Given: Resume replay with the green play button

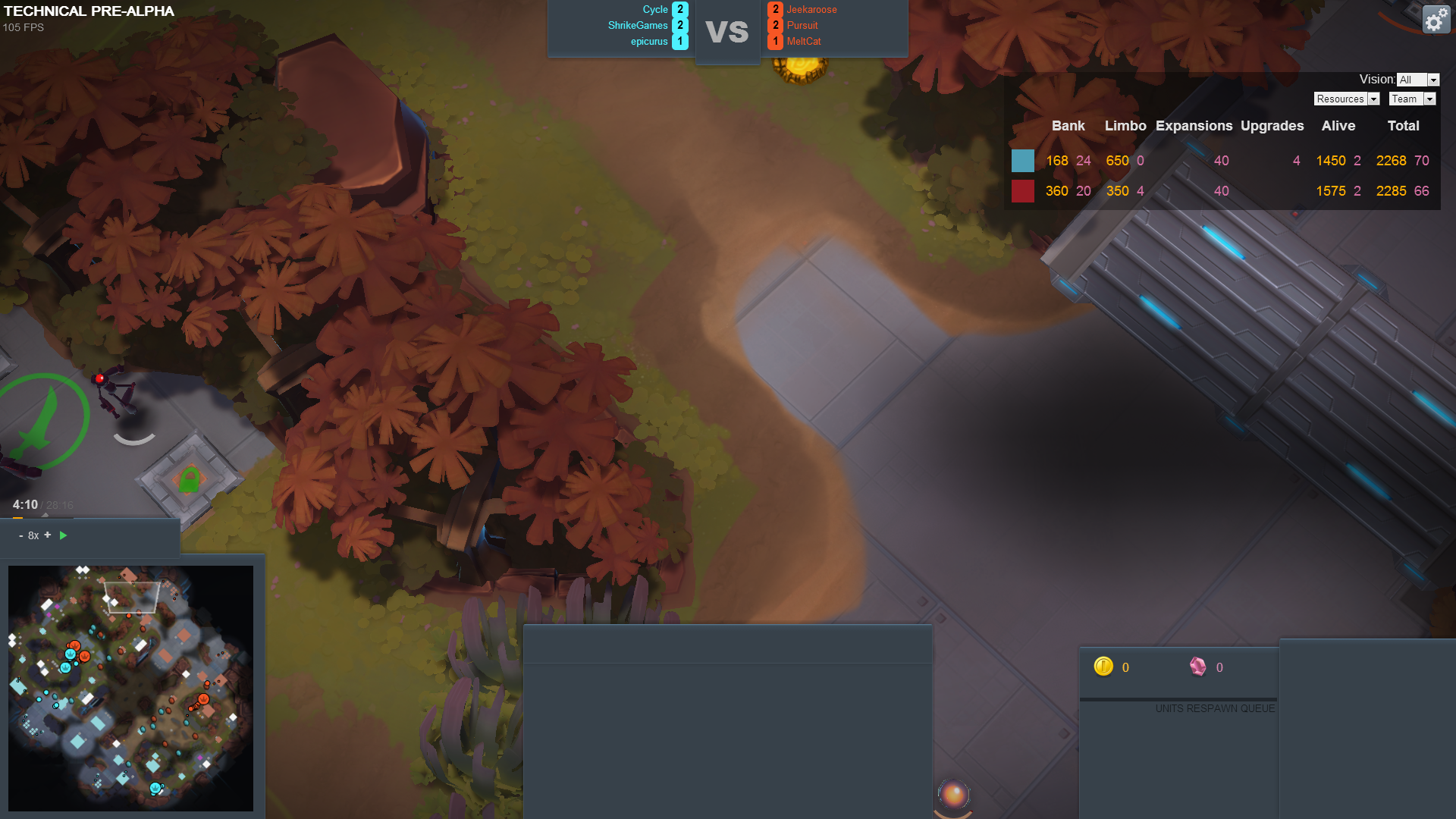Looking at the screenshot, I should 64,535.
